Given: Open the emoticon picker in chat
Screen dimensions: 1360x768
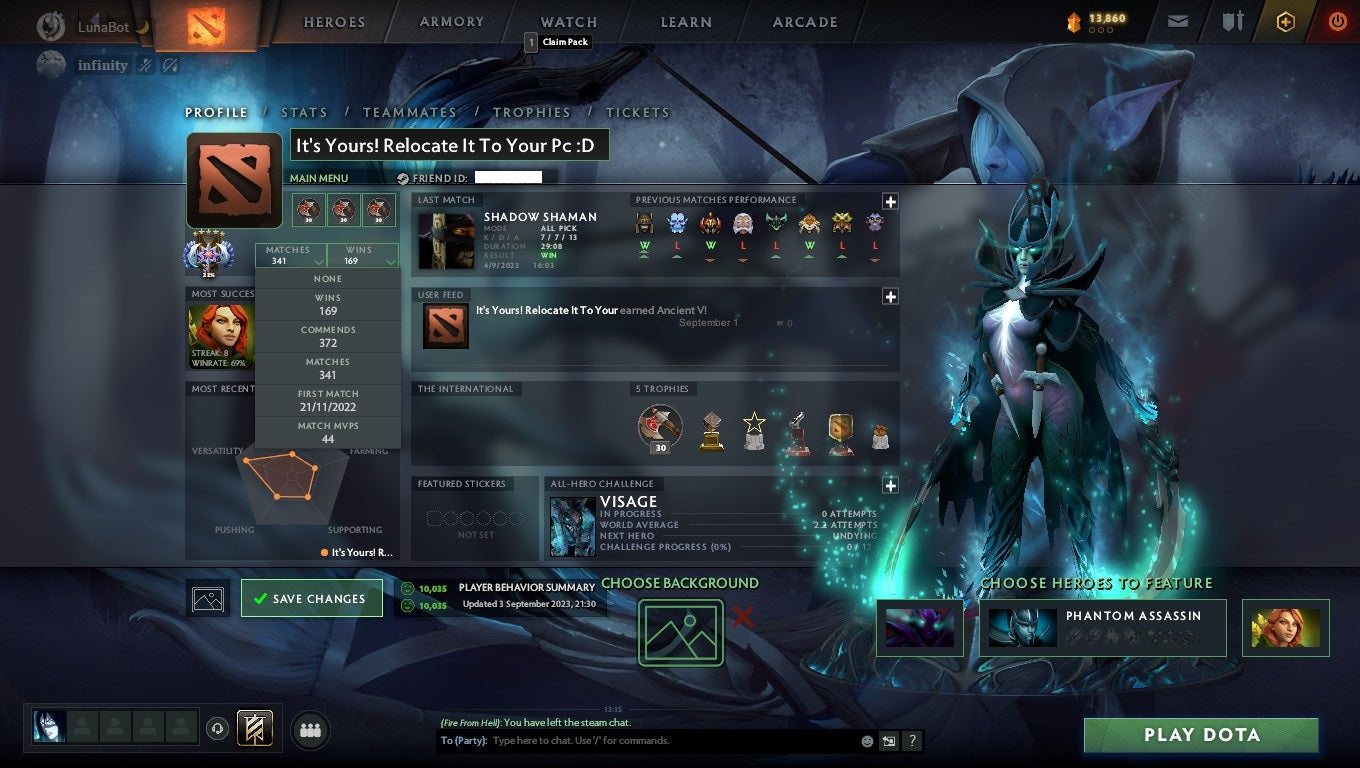Looking at the screenshot, I should [x=867, y=742].
